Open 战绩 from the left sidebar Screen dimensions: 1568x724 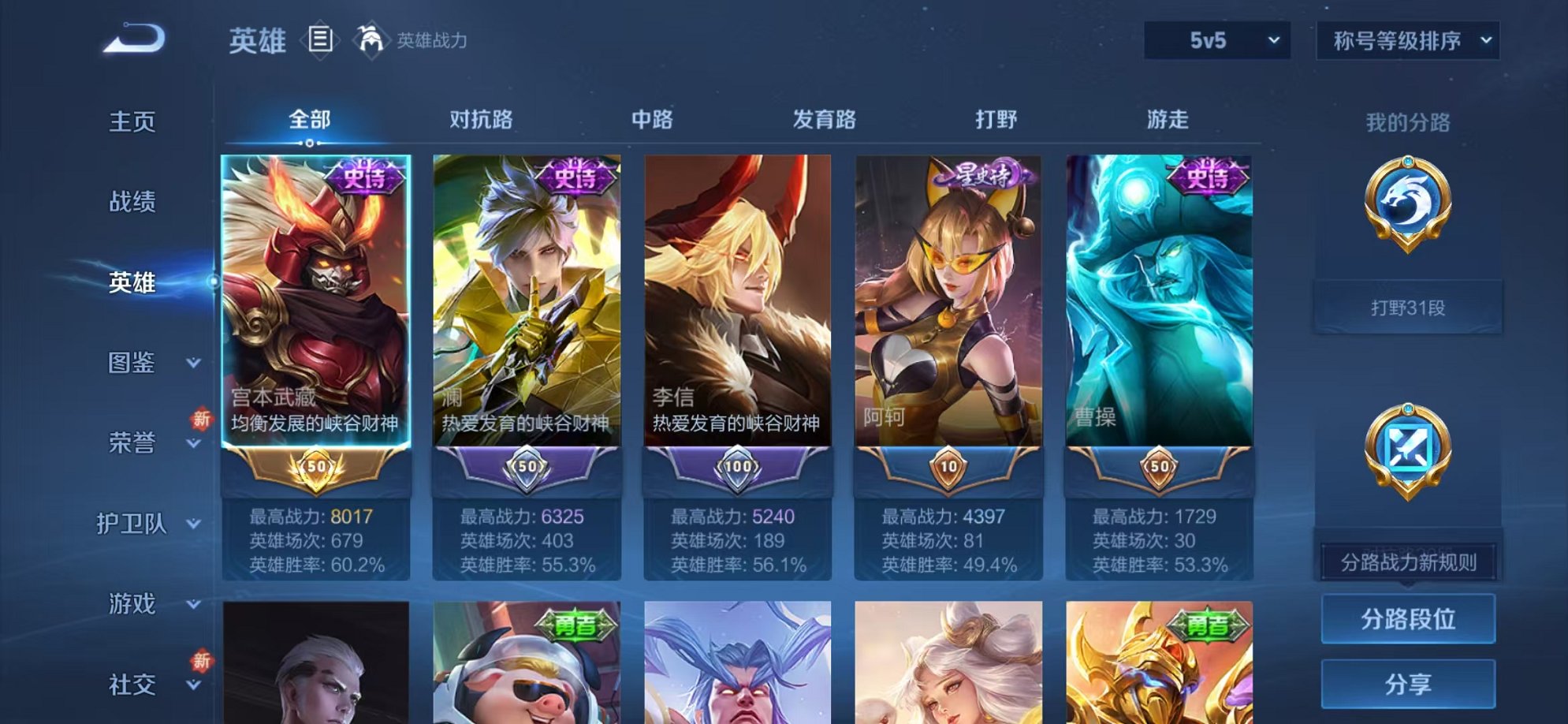tap(132, 202)
